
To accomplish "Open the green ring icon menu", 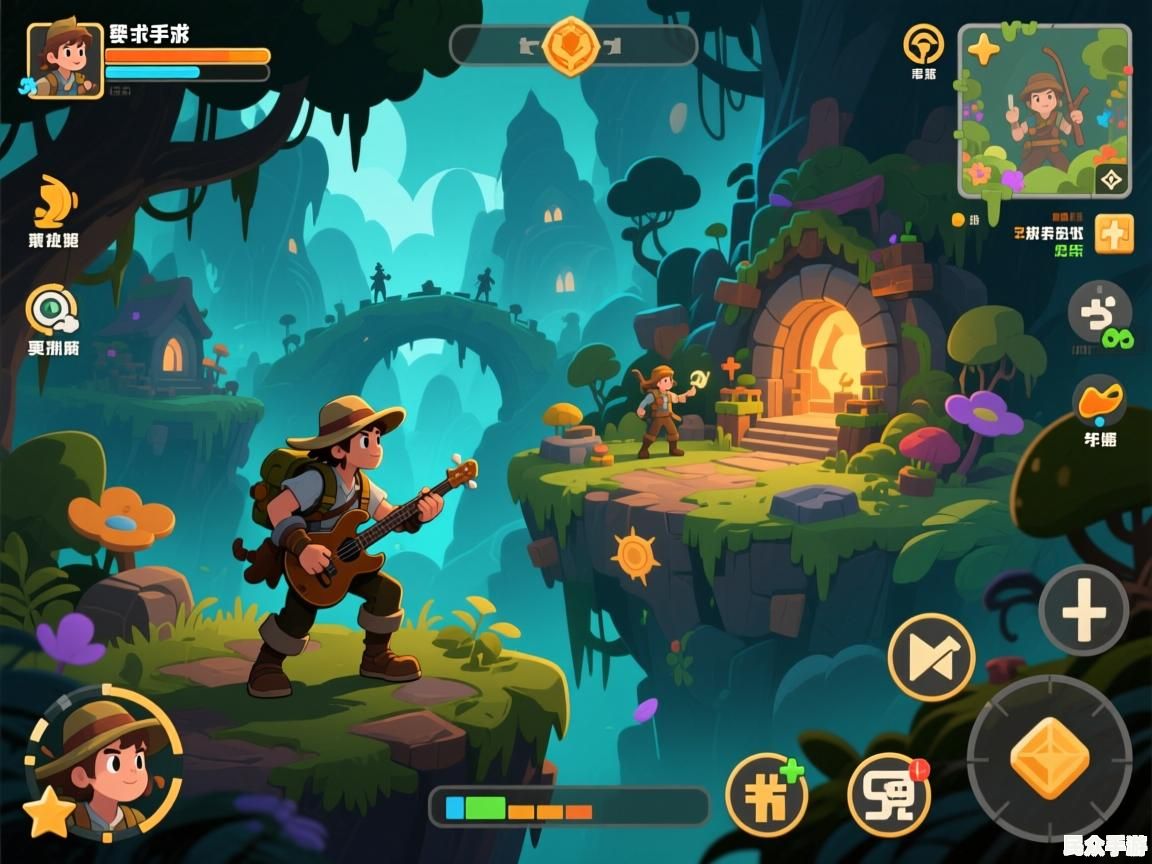I will coord(52,310).
